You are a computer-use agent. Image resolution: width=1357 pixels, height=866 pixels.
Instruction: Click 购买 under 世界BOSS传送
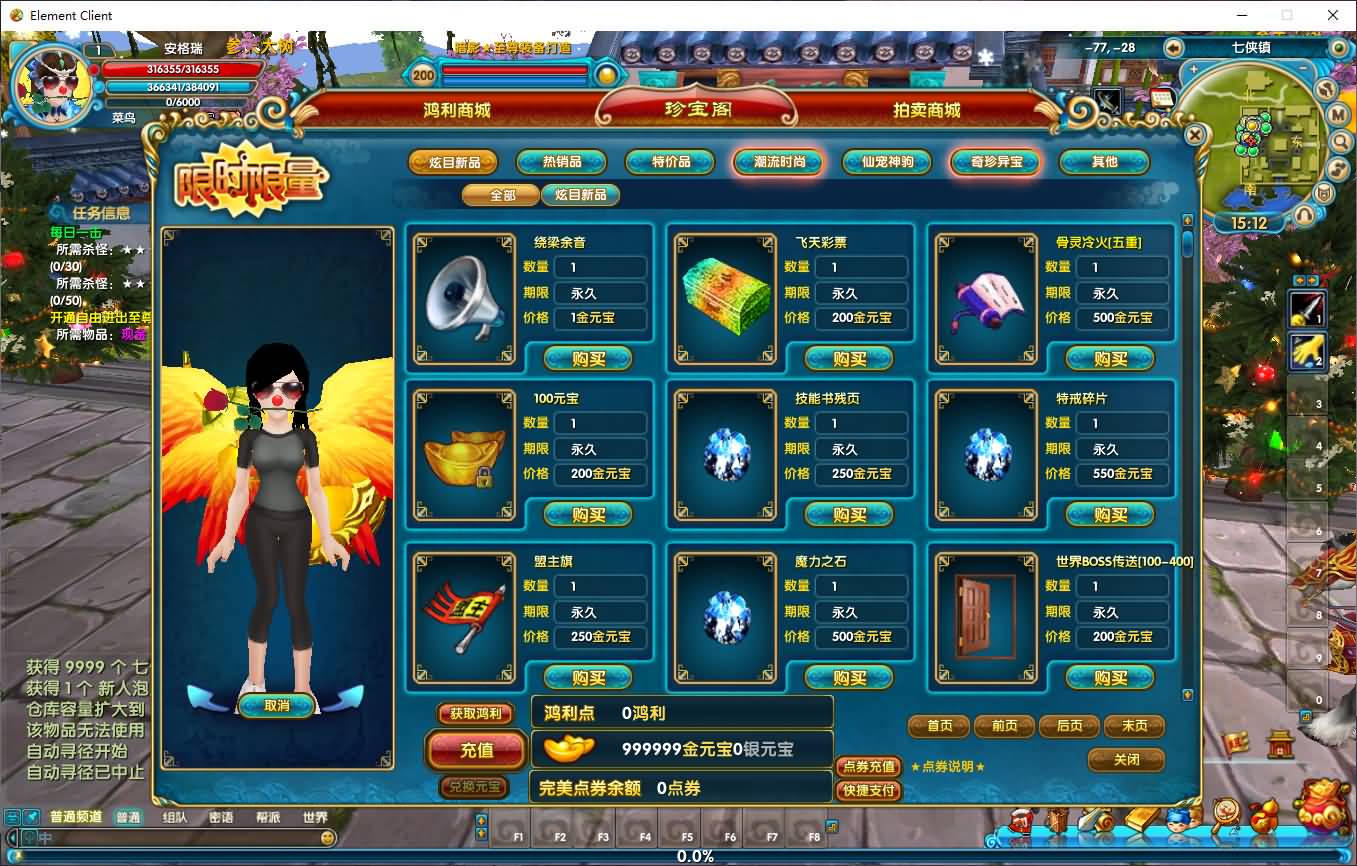pos(1110,678)
